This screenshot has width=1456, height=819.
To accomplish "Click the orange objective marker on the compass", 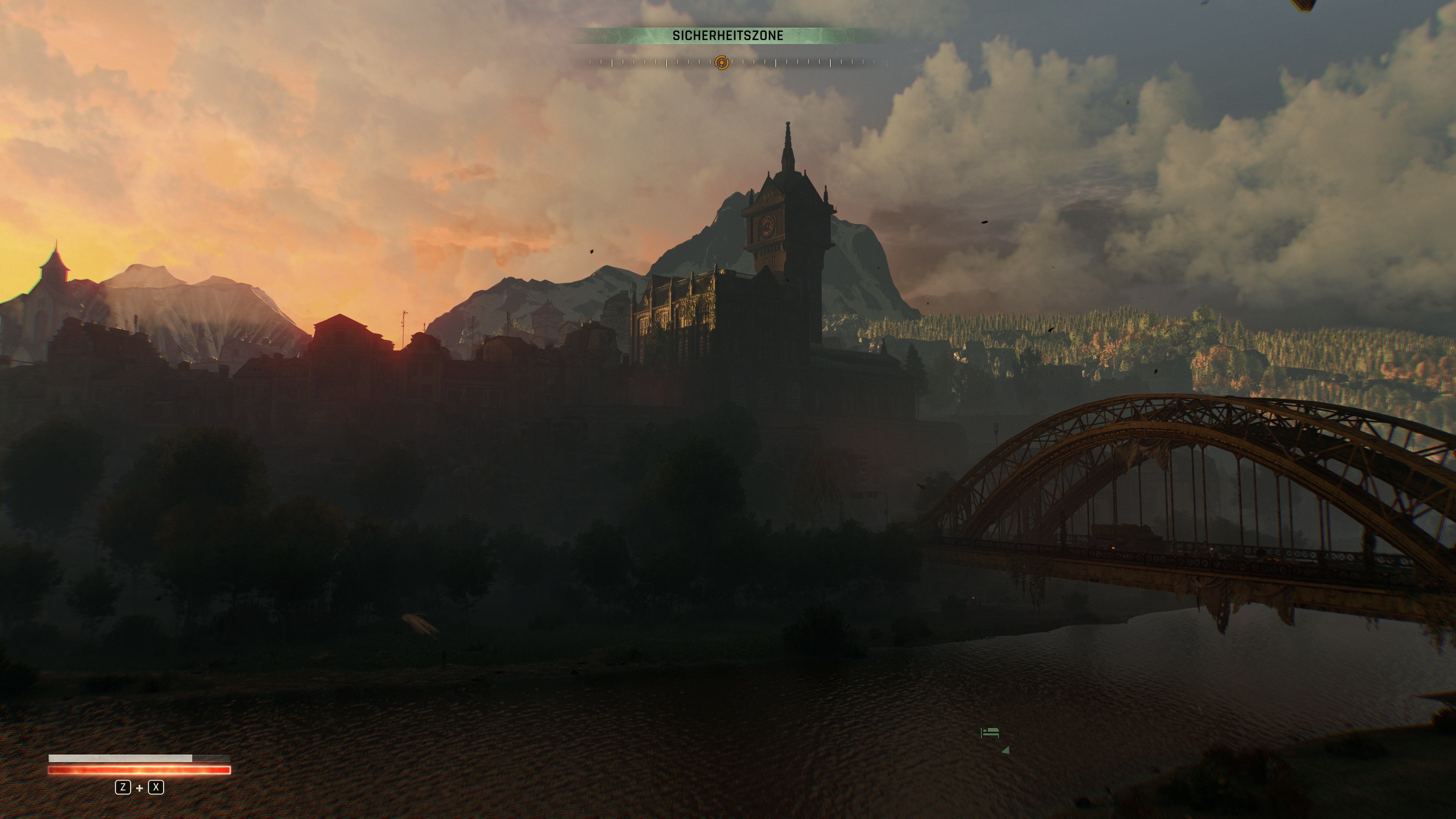I will click(x=722, y=62).
